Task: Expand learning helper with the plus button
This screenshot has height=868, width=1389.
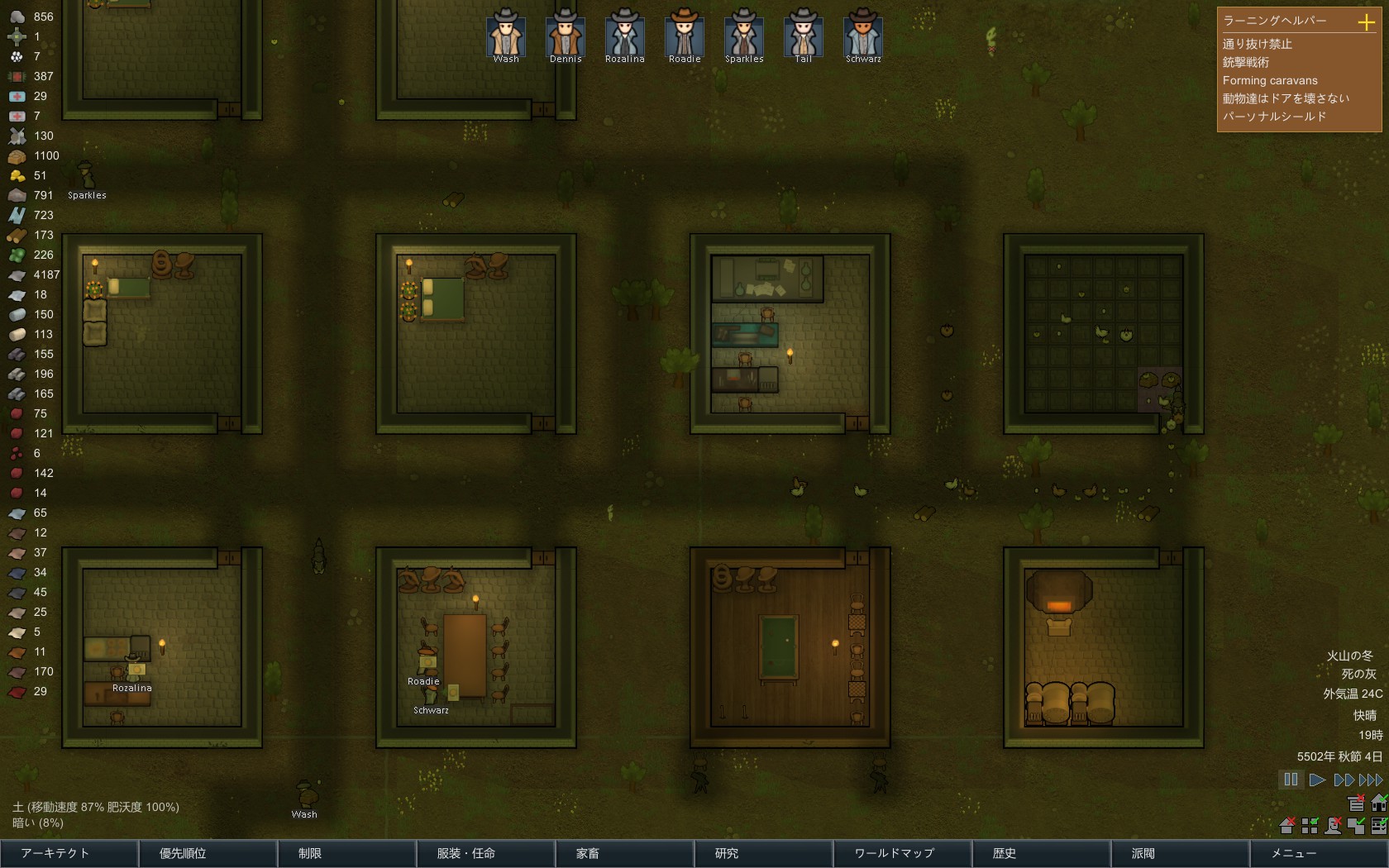Action: tap(1366, 21)
